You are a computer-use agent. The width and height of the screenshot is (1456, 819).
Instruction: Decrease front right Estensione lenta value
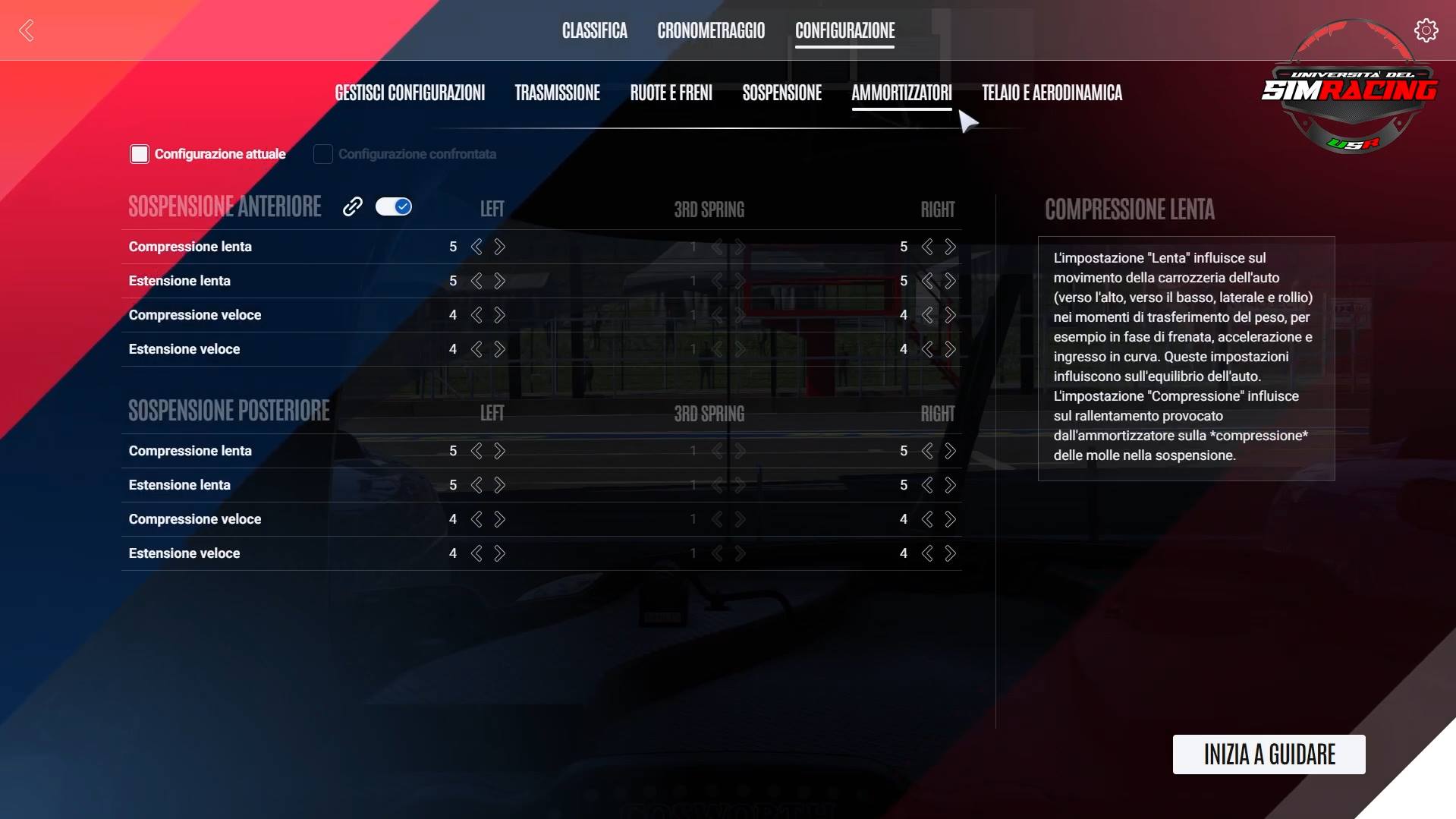926,281
